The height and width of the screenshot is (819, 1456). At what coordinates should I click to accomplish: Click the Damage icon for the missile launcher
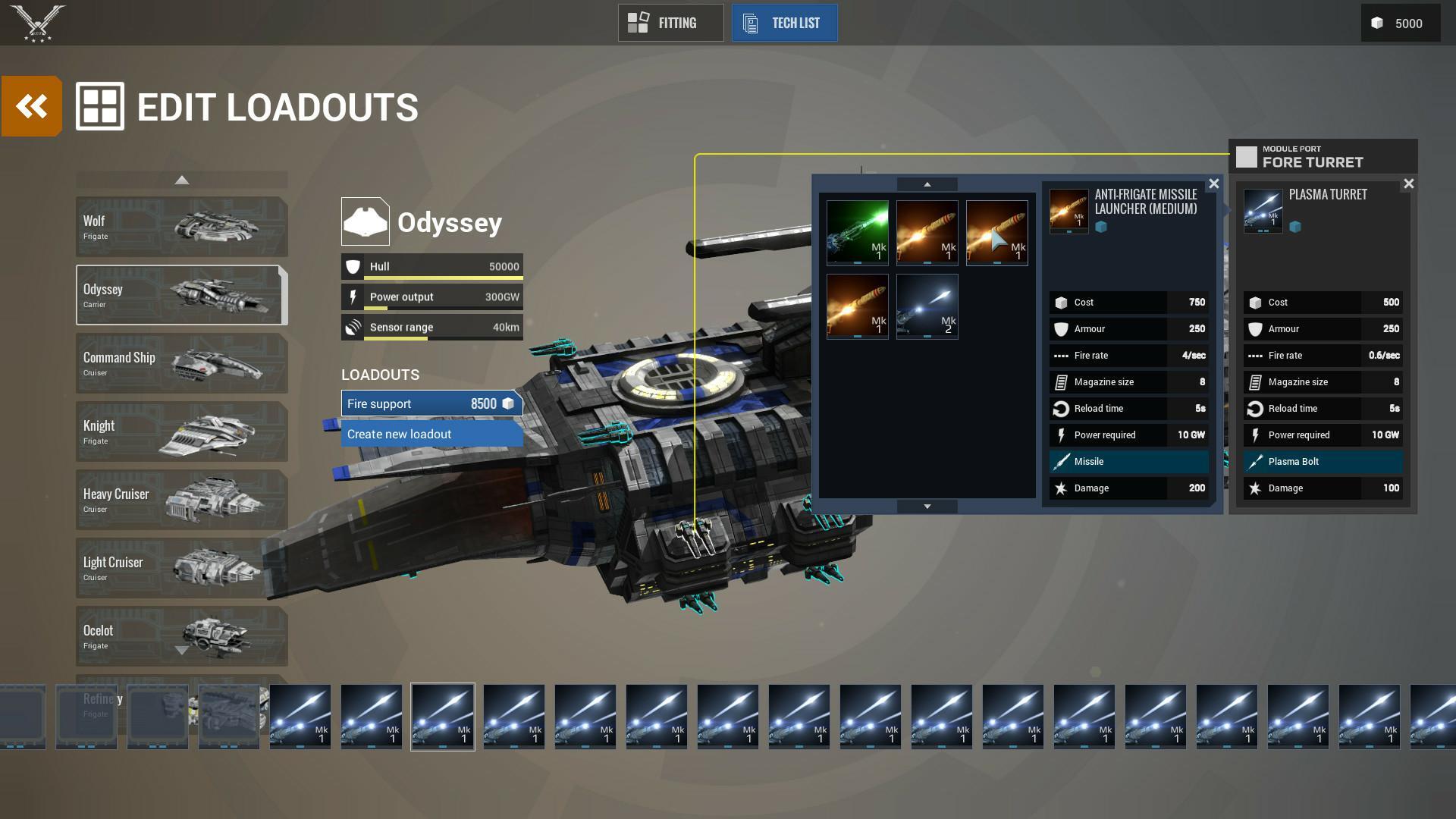(1061, 488)
